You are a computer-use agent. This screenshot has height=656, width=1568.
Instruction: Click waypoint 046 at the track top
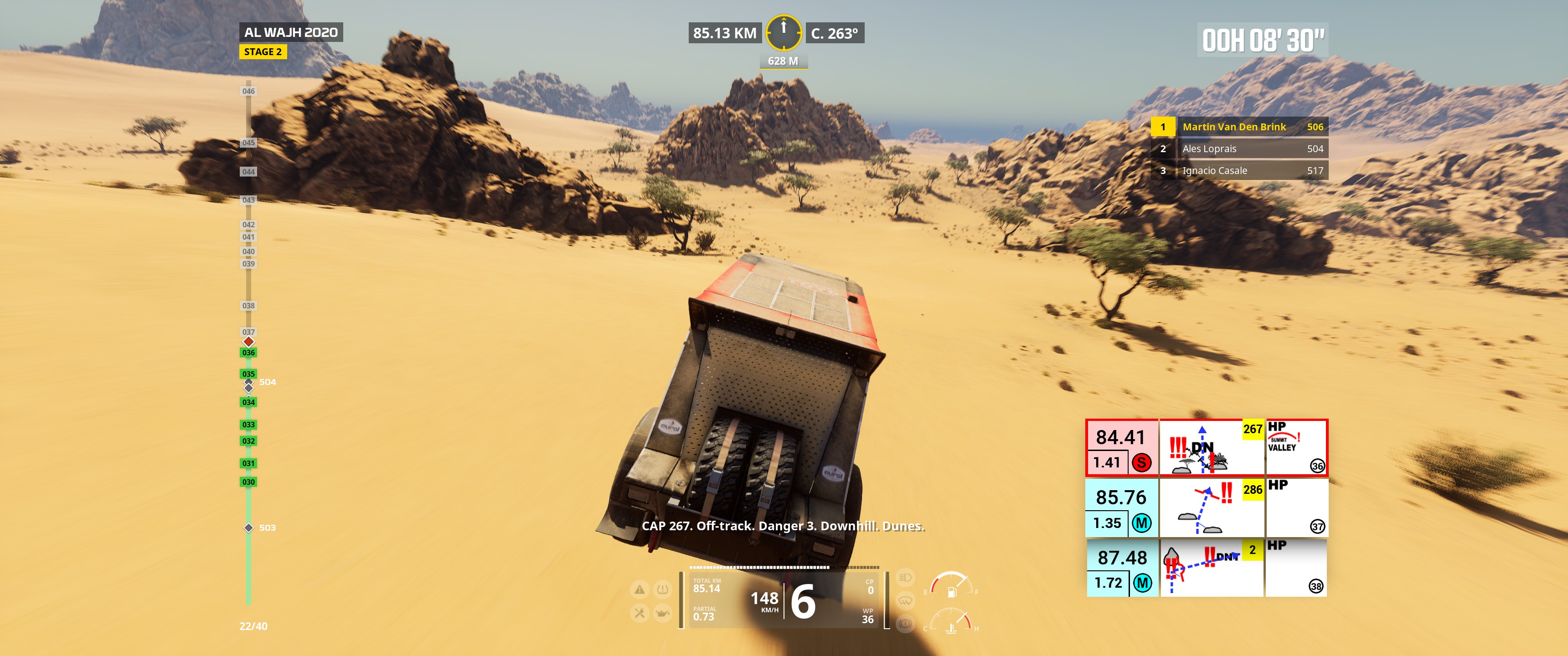[x=248, y=91]
